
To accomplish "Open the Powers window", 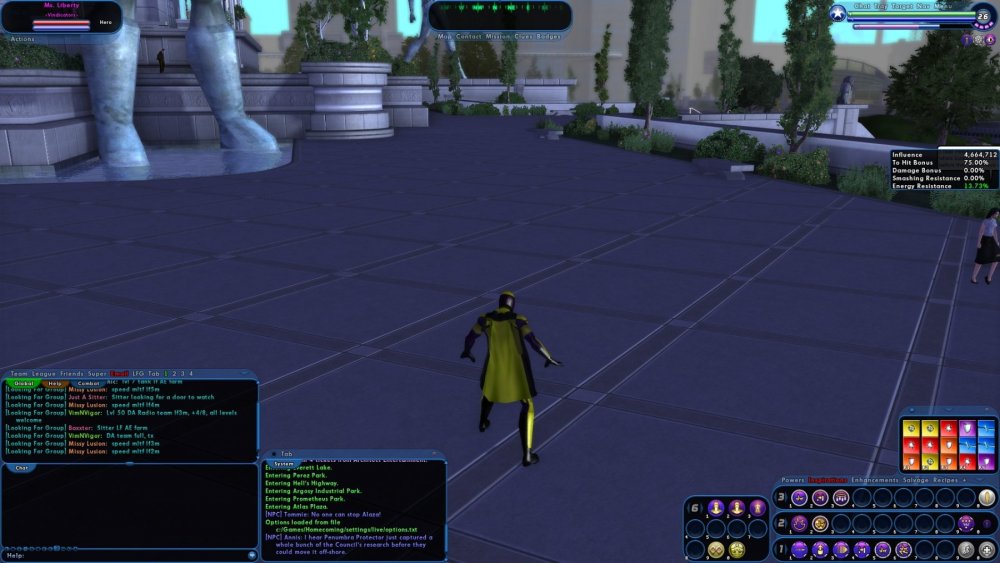I will [x=793, y=480].
